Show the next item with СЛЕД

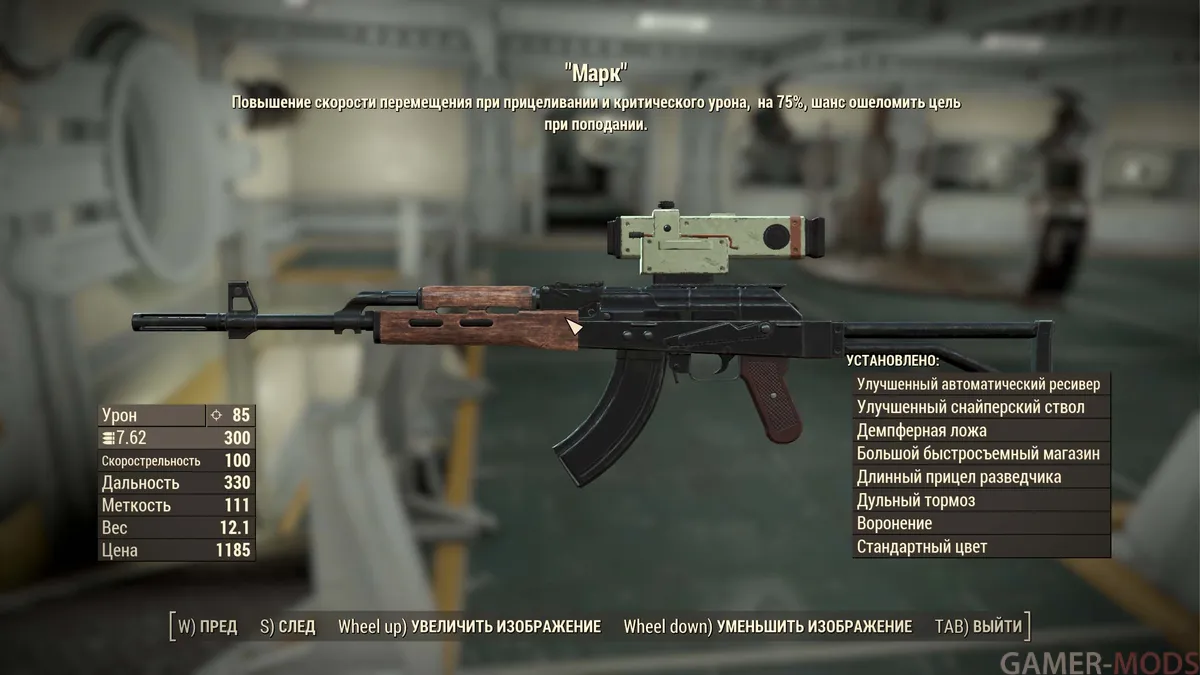(x=287, y=627)
